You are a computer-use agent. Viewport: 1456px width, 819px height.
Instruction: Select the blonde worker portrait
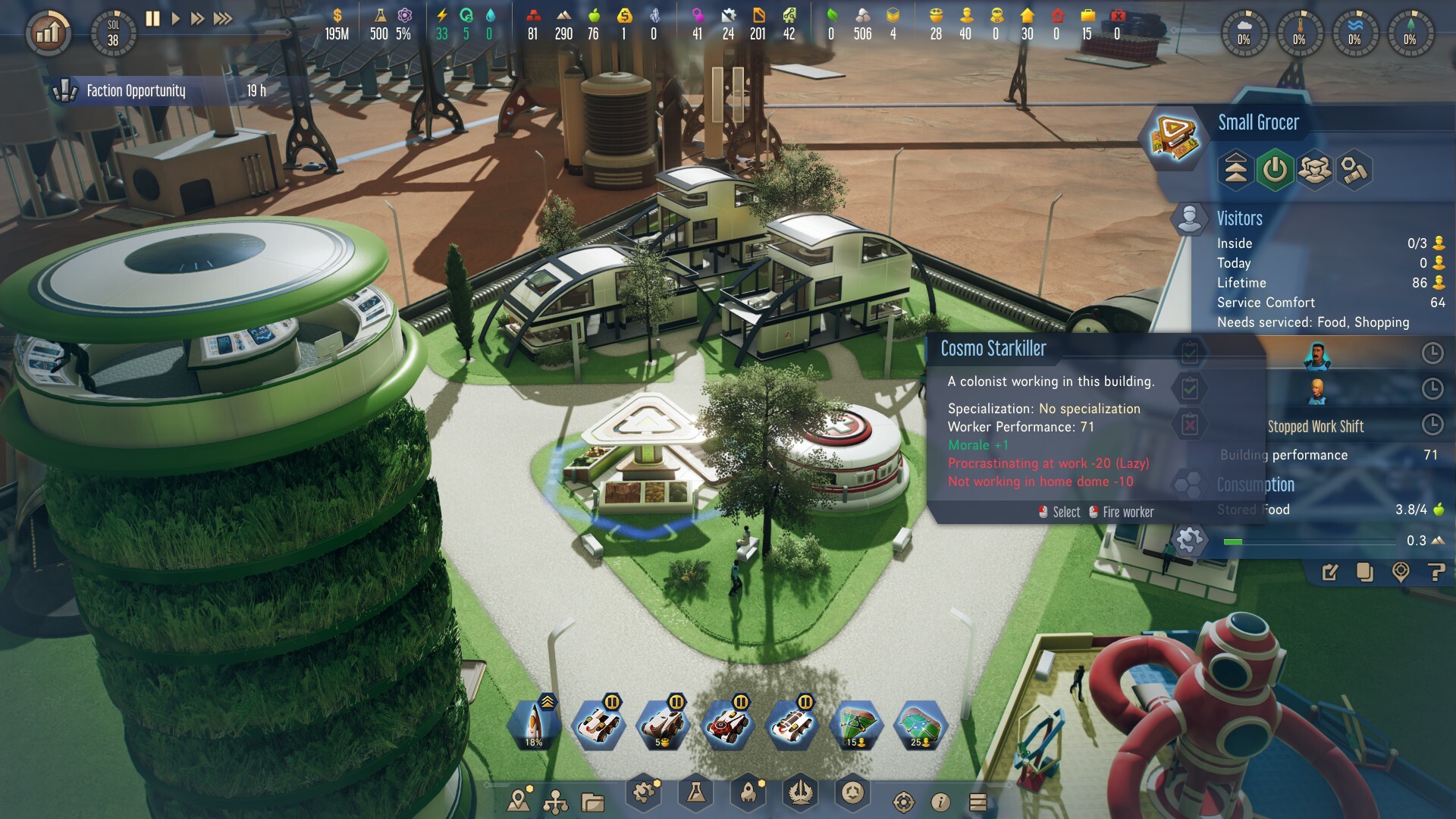coord(1317,390)
